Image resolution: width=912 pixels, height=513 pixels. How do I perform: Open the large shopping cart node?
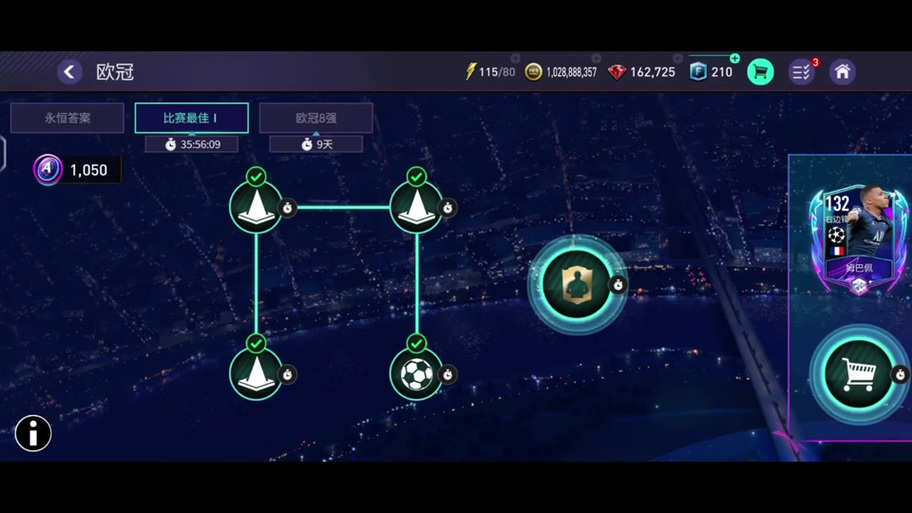tap(858, 373)
